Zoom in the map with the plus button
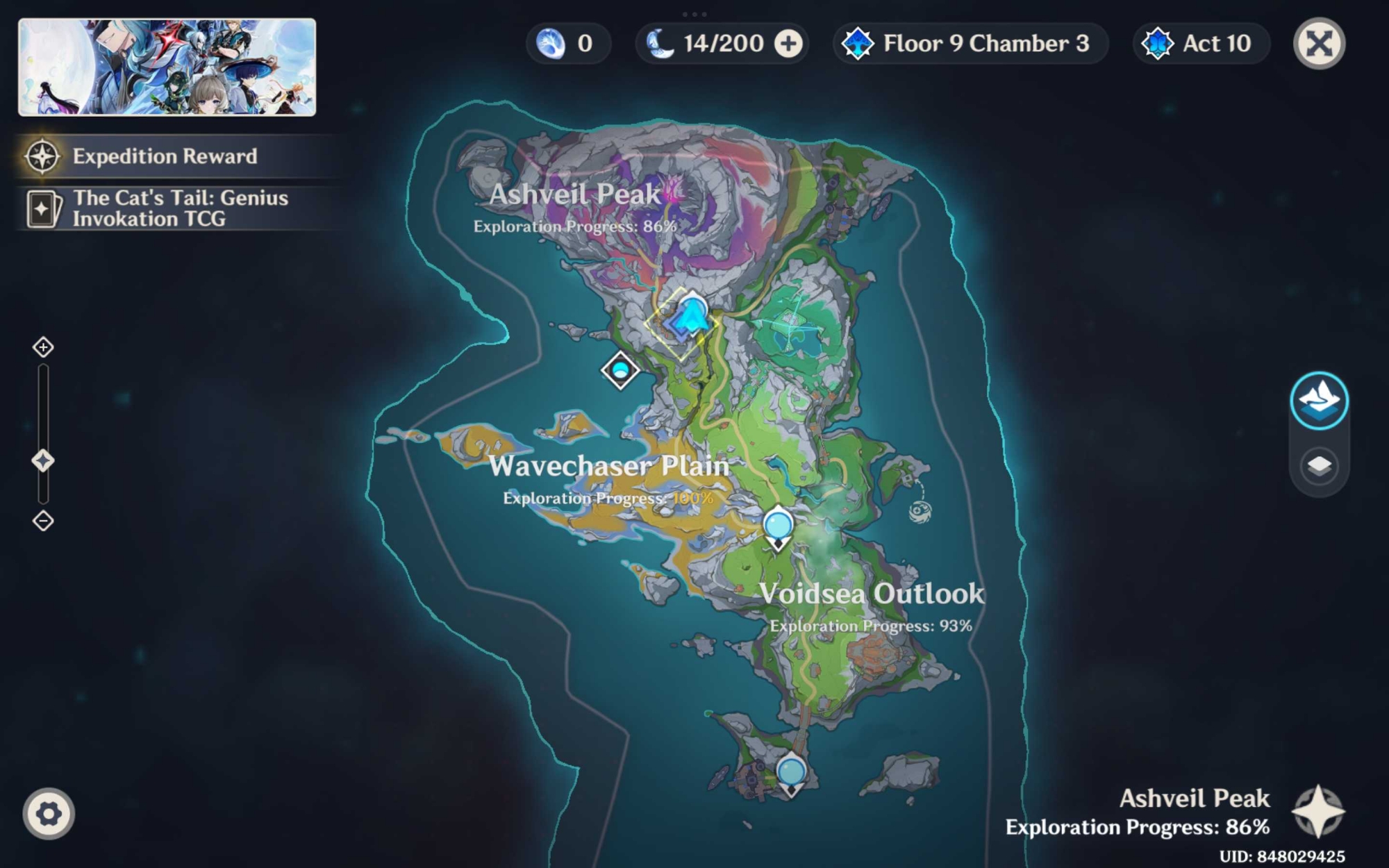The height and width of the screenshot is (868, 1389). tap(43, 347)
